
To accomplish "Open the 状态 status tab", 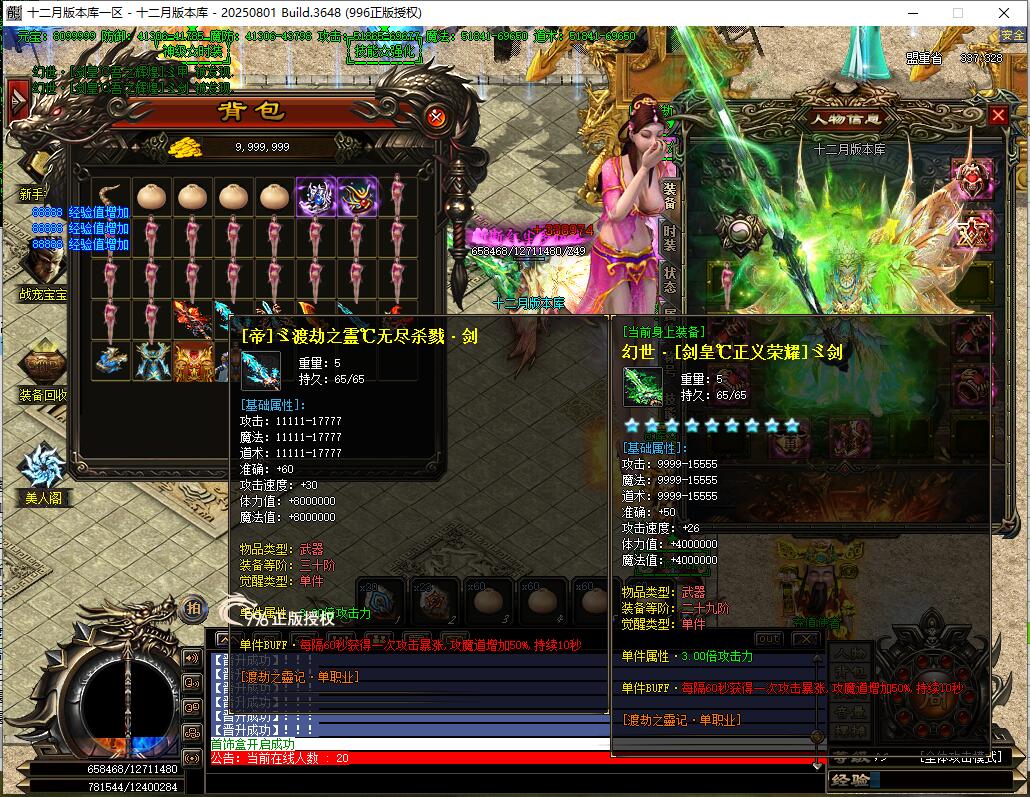I will pyautogui.click(x=669, y=279).
